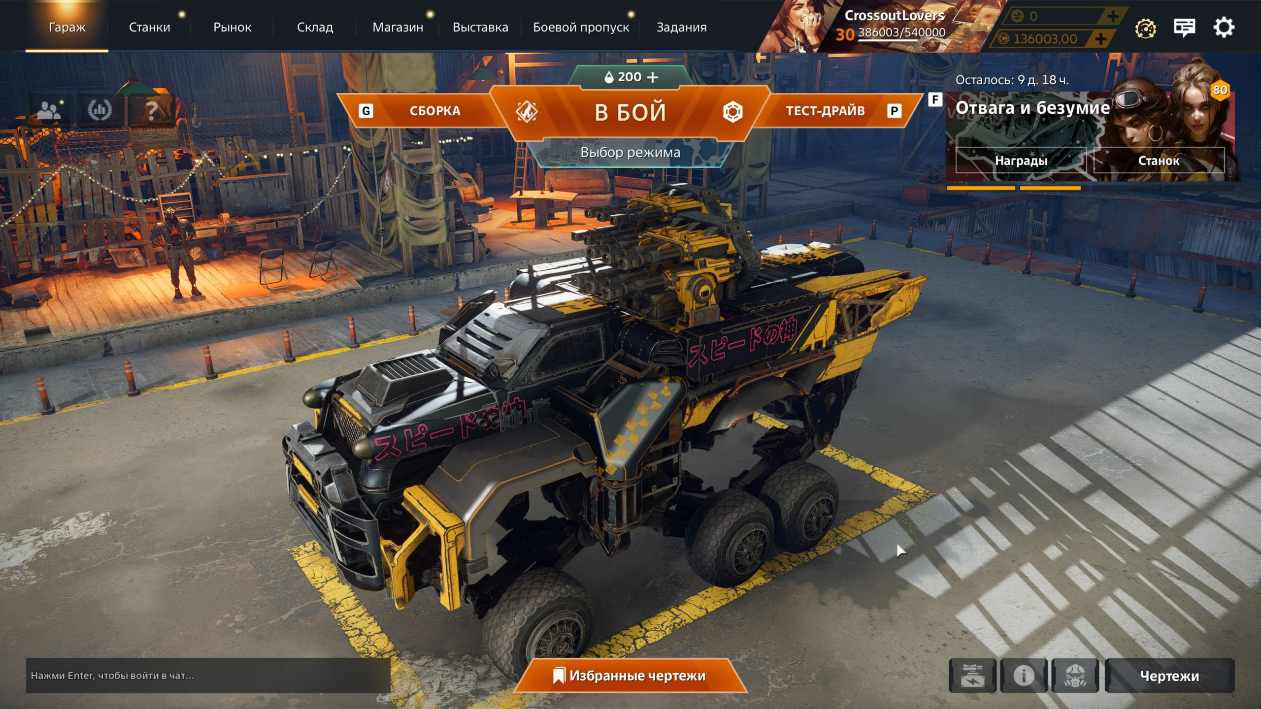Switch to the Гараж tab
1261x709 pixels.
[67, 27]
